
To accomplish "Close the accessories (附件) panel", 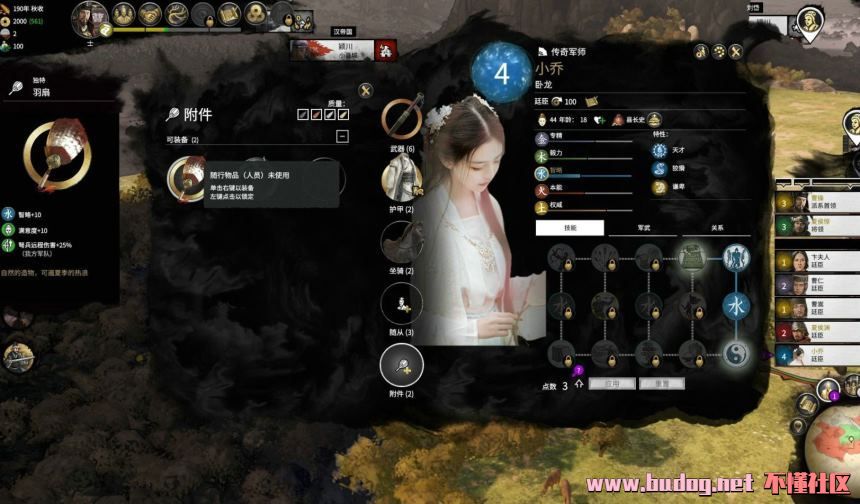I will pyautogui.click(x=366, y=91).
